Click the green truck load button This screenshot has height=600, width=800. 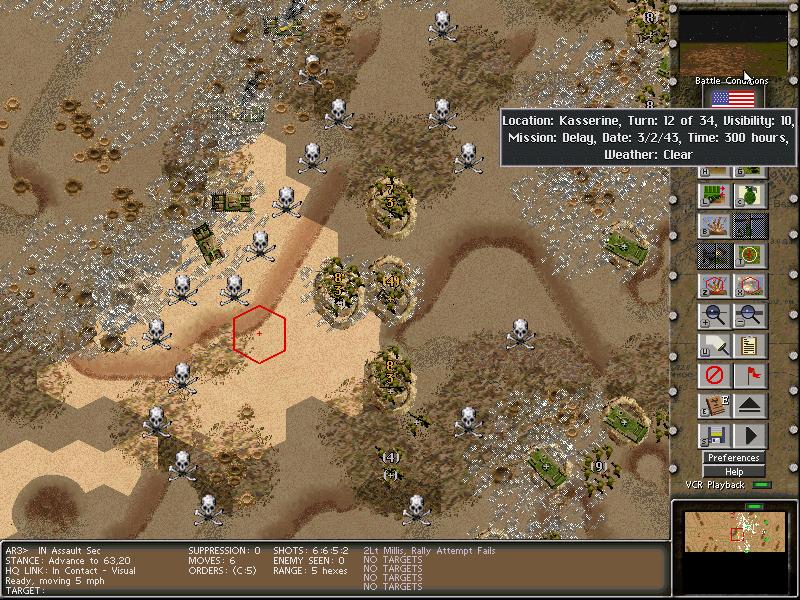pyautogui.click(x=715, y=196)
